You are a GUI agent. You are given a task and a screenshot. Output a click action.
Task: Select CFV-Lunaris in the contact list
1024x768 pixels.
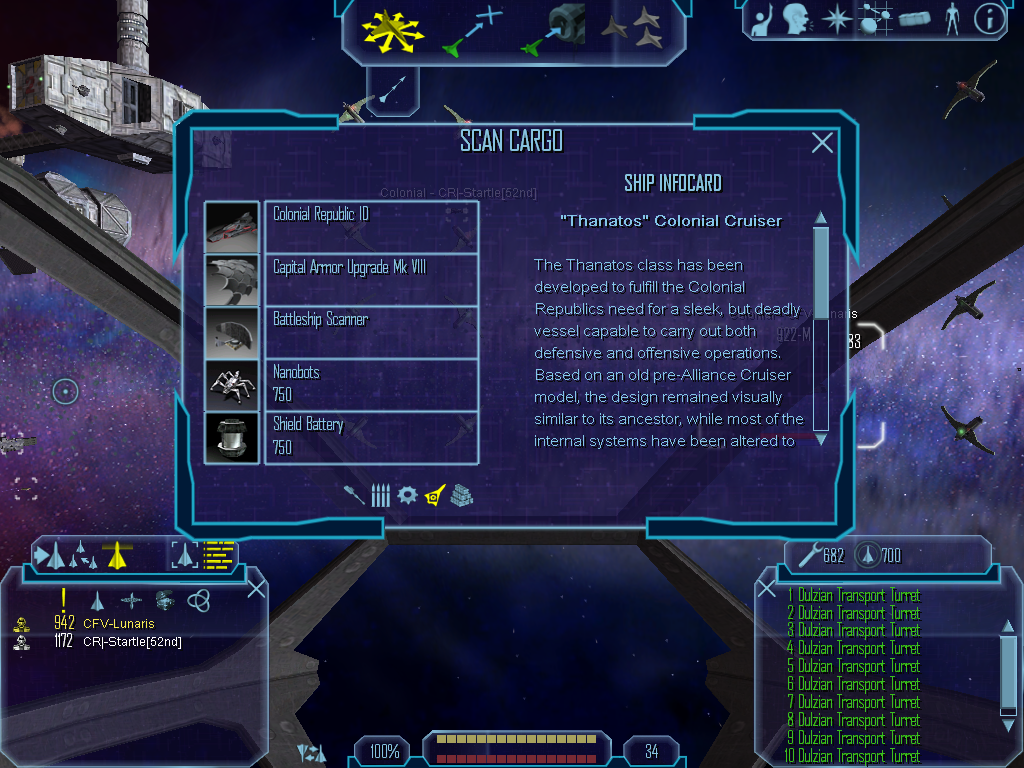119,624
